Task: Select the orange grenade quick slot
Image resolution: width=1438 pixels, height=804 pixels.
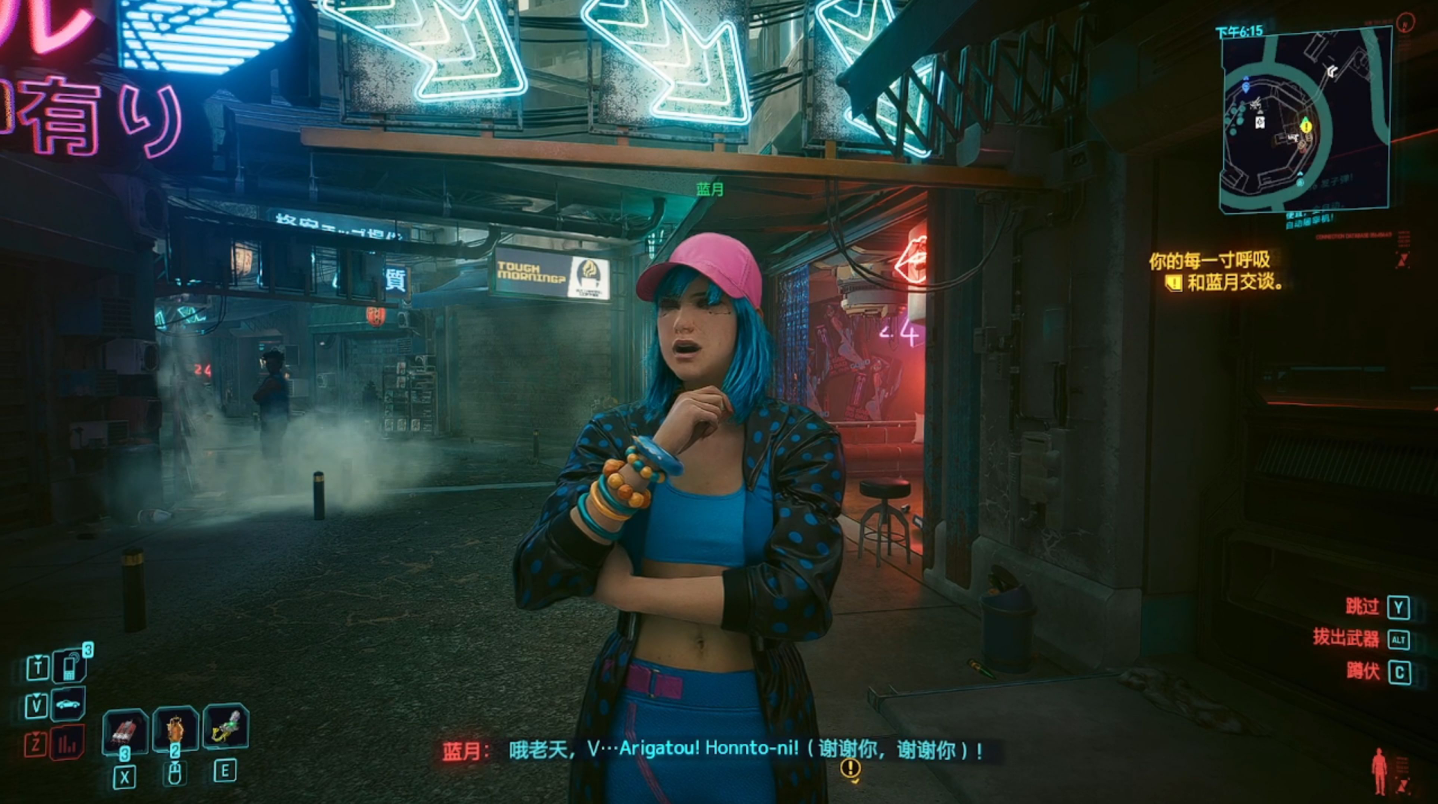Action: [175, 731]
